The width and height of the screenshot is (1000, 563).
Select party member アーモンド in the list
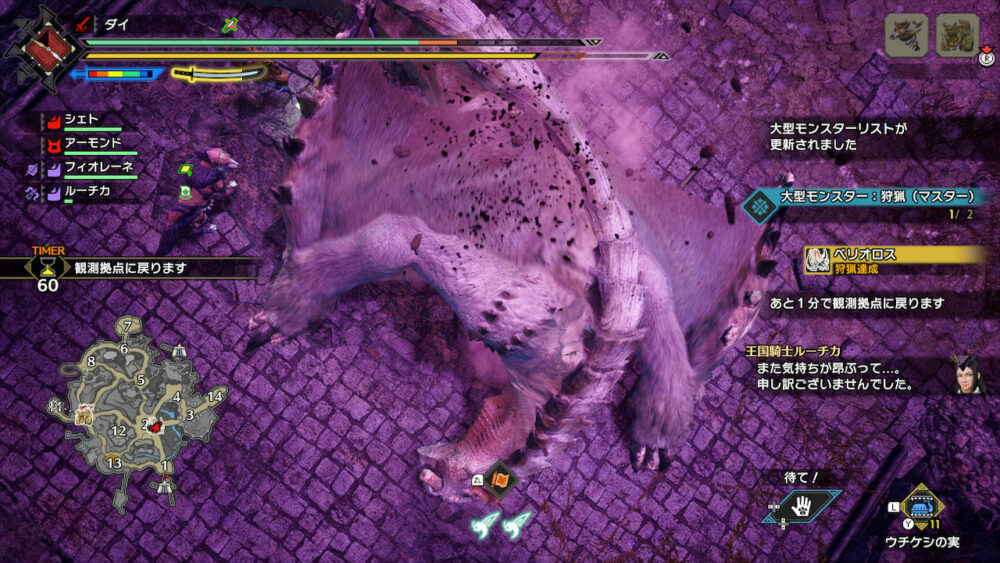pyautogui.click(x=92, y=143)
